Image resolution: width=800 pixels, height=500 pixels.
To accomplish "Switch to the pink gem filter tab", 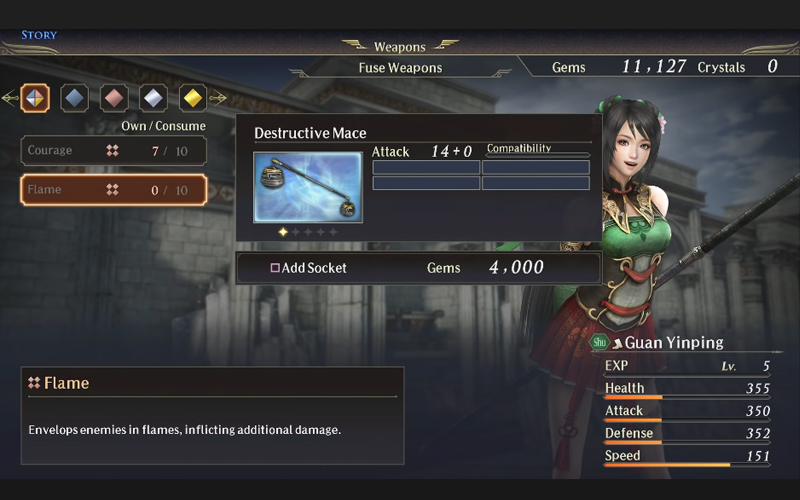I will (114, 98).
